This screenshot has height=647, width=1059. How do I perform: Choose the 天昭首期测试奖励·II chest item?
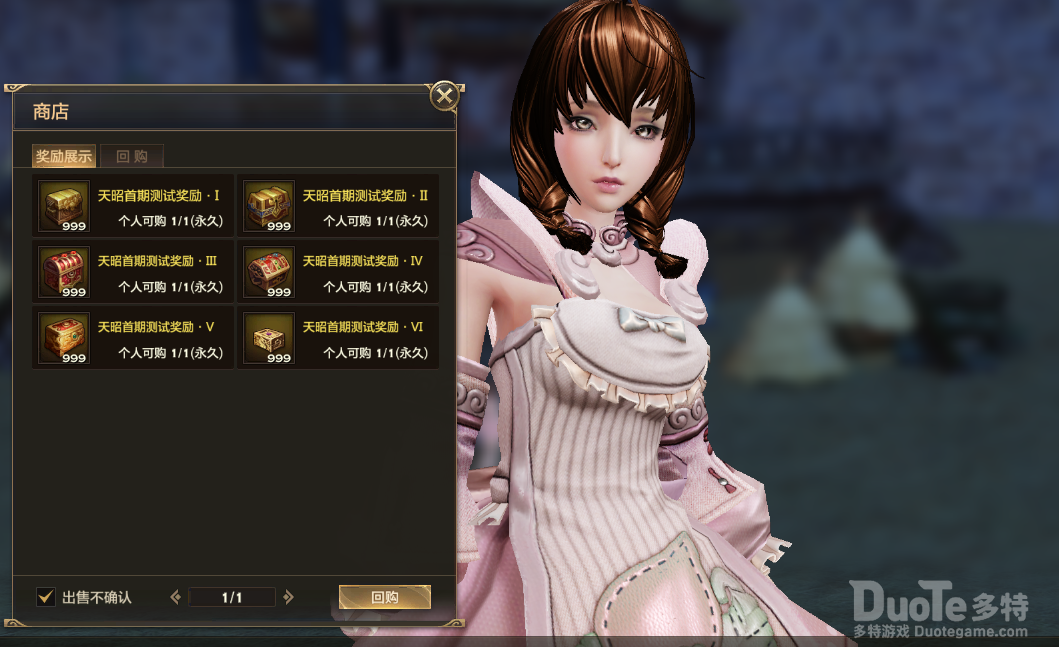click(269, 206)
